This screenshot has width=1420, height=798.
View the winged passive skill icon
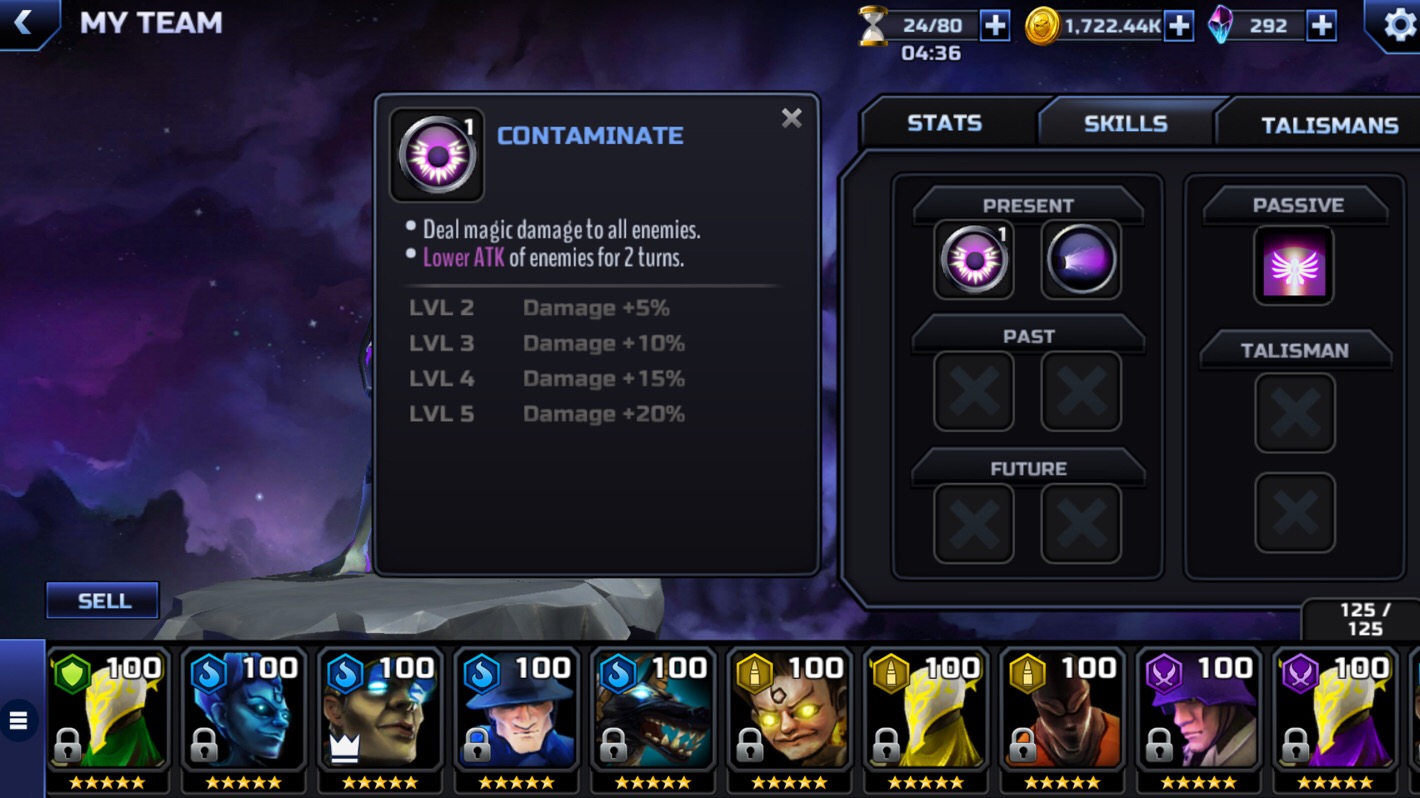pyautogui.click(x=1294, y=265)
